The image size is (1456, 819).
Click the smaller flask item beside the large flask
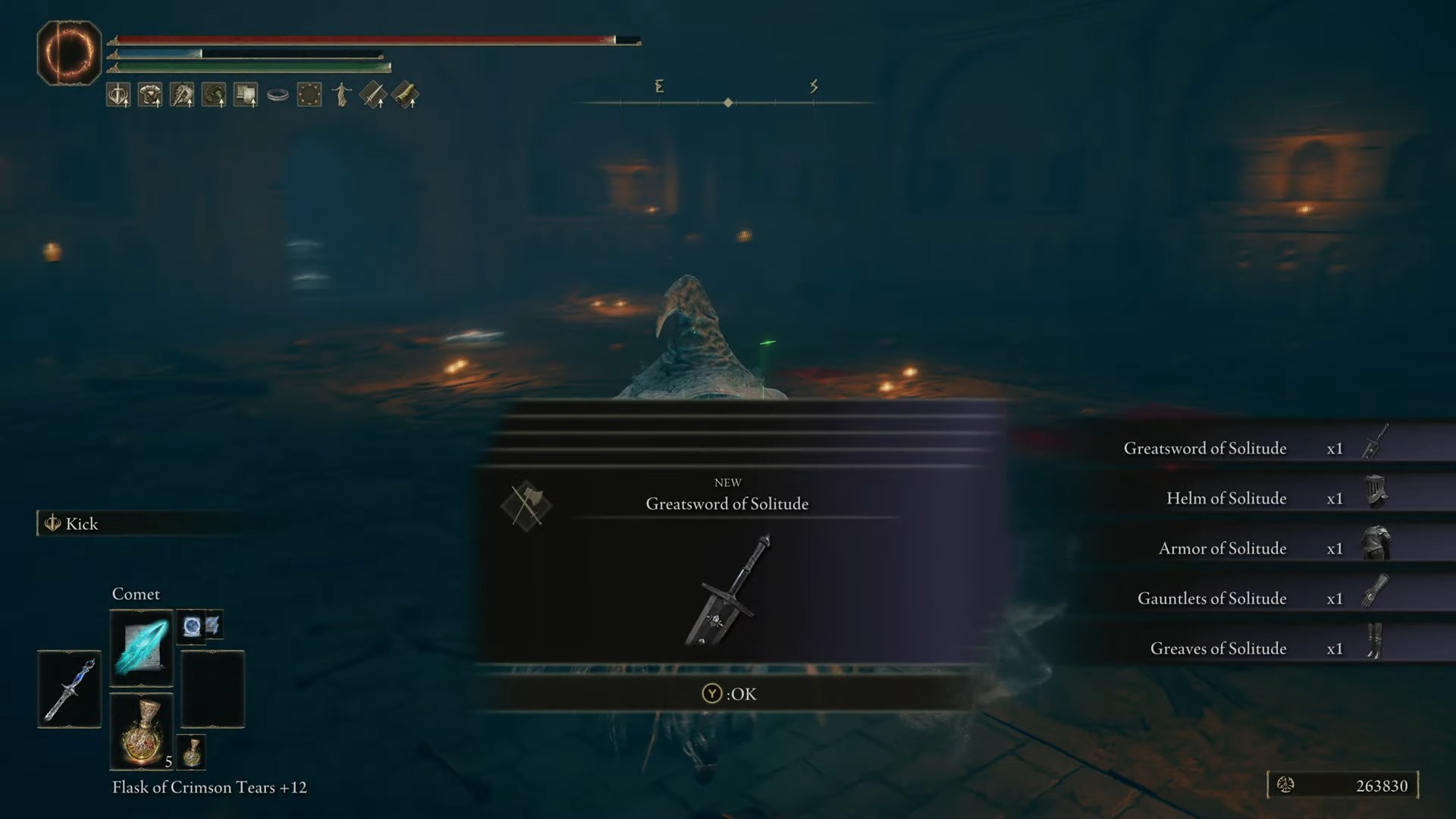coord(190,752)
